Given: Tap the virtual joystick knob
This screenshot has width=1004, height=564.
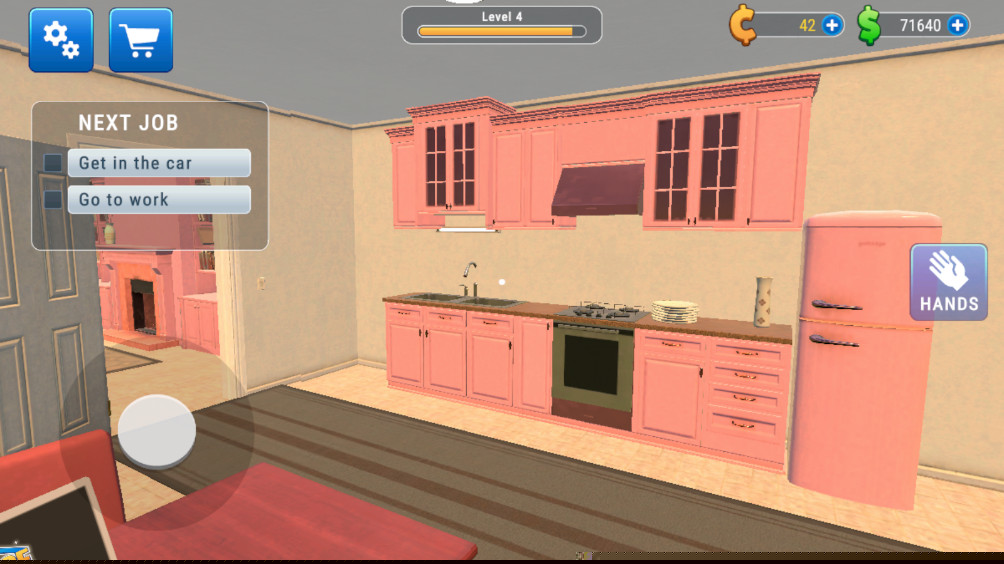Looking at the screenshot, I should pyautogui.click(x=157, y=431).
